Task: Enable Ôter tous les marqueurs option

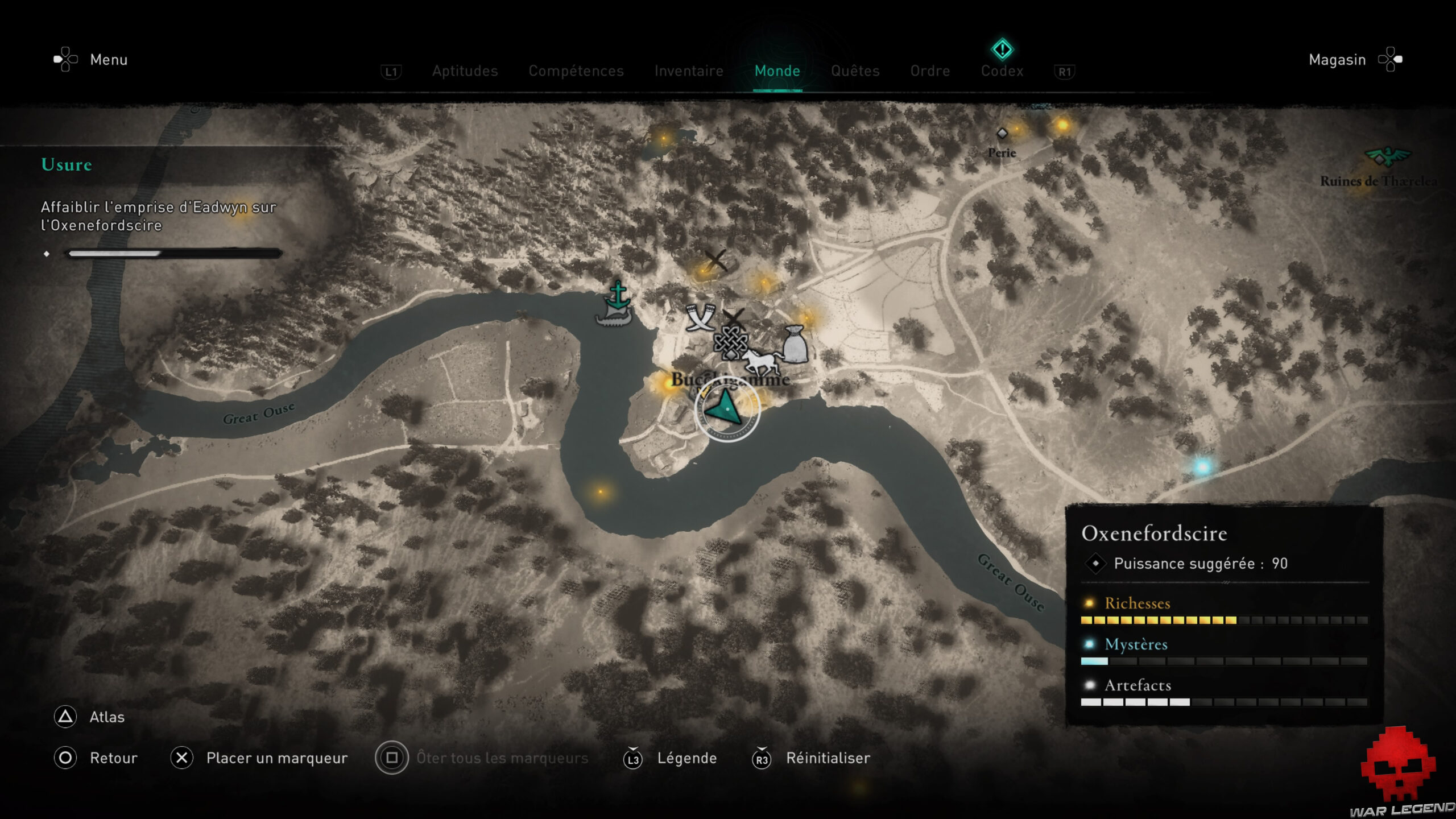Action: (x=500, y=758)
